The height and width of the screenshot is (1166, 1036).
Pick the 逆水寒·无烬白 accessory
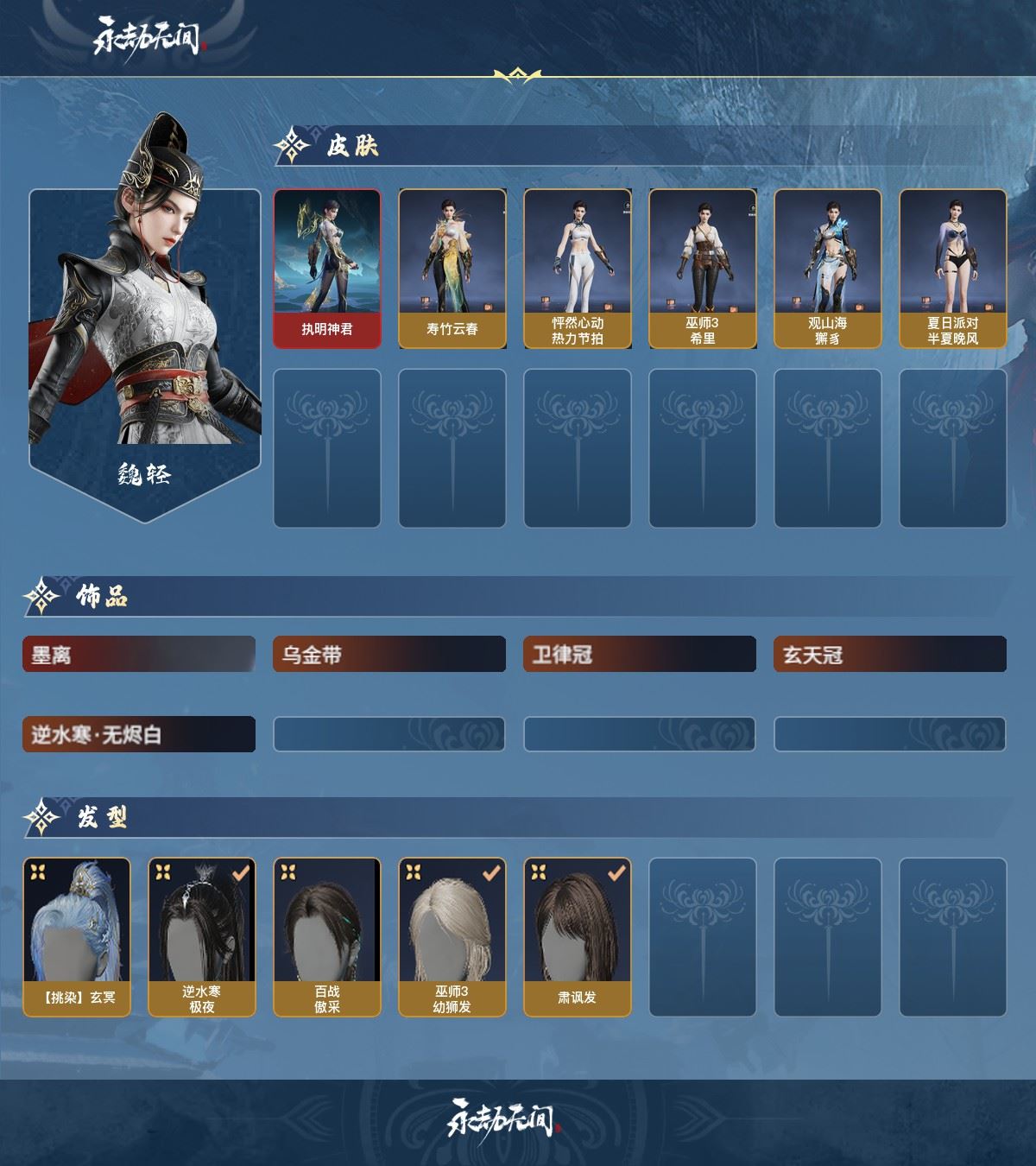[x=139, y=734]
